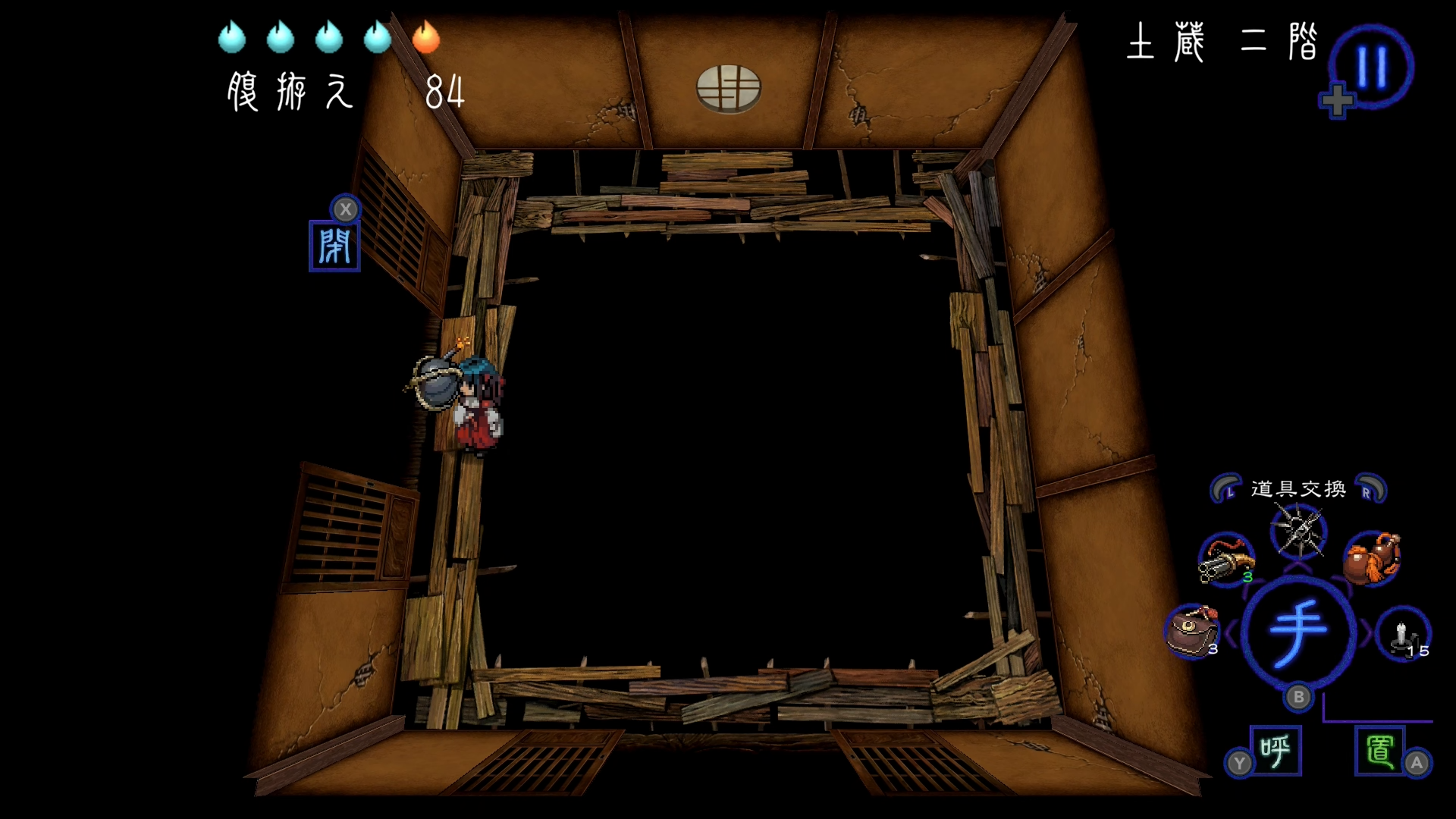Select the candle item slot
Viewport: 1456px width, 819px height.
[x=1404, y=633]
